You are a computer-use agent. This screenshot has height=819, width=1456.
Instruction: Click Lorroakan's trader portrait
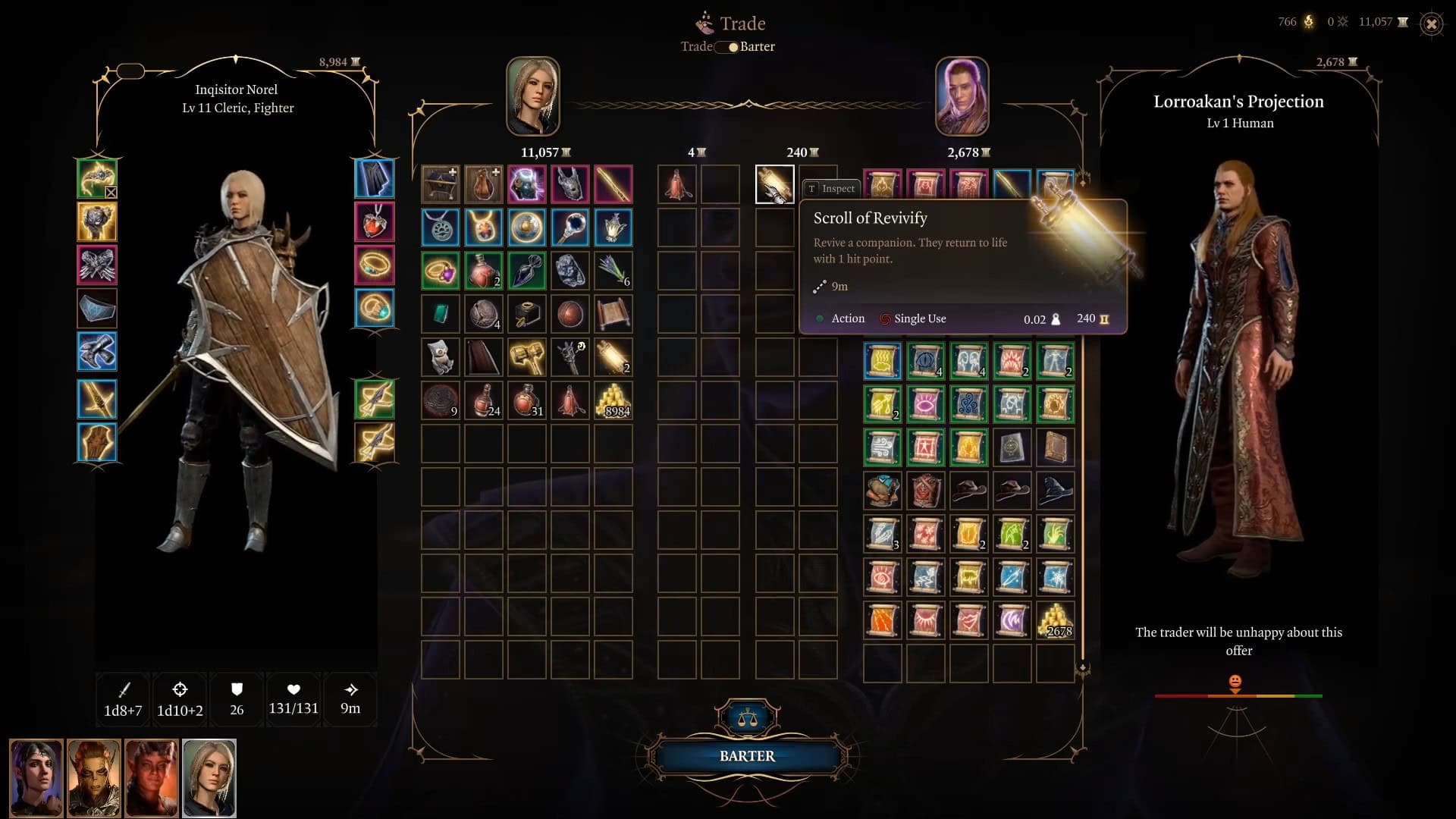[962, 96]
